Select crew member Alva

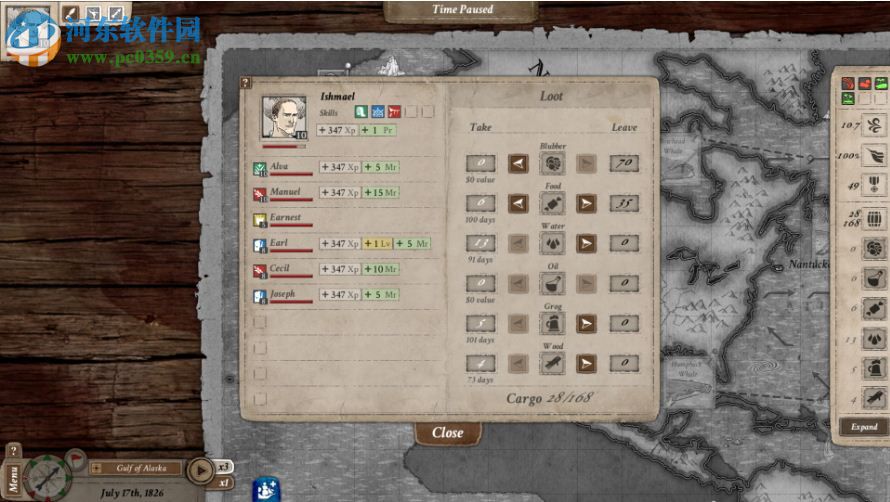(279, 166)
